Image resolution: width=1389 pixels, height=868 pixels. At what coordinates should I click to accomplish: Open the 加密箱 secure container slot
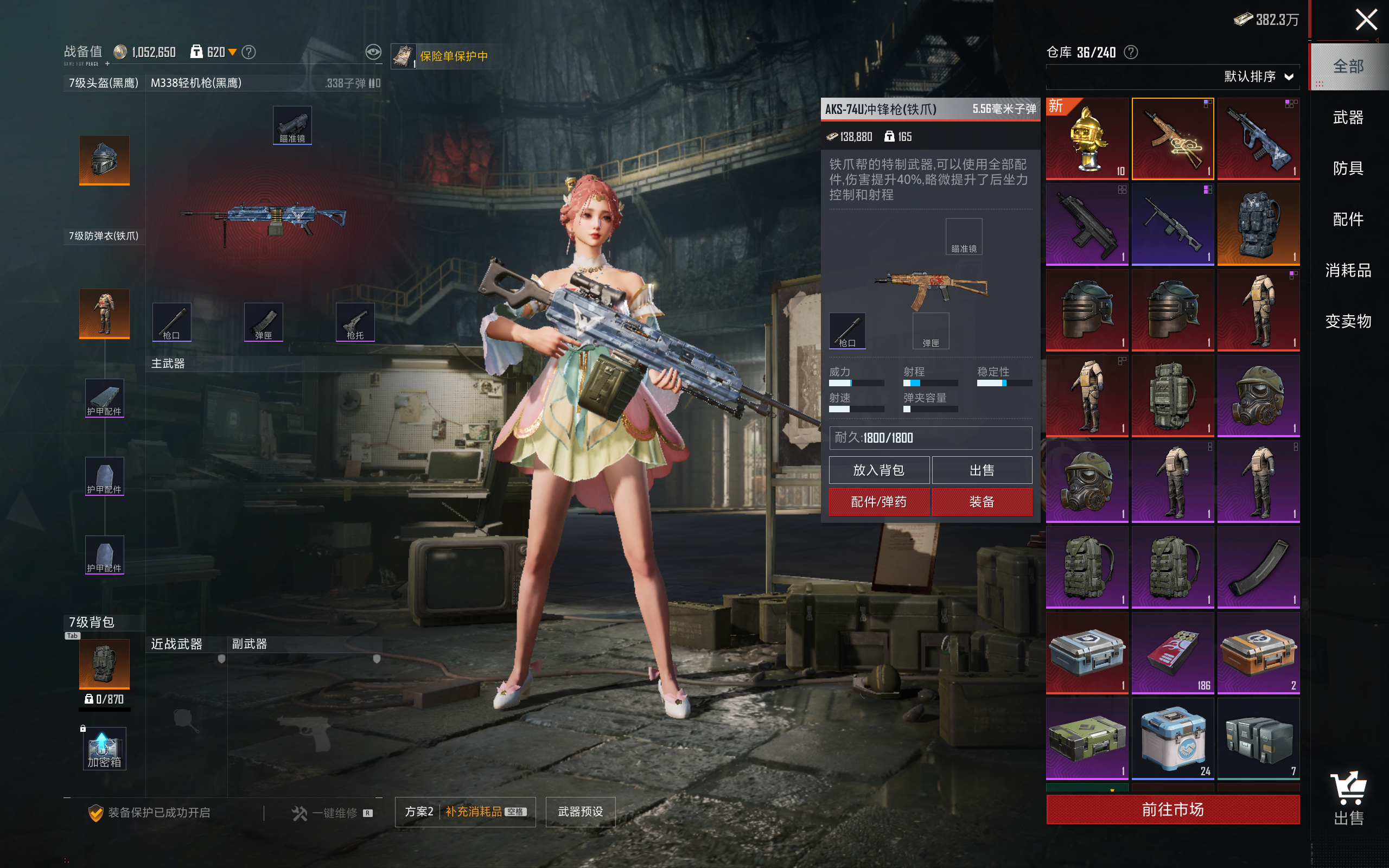(104, 749)
